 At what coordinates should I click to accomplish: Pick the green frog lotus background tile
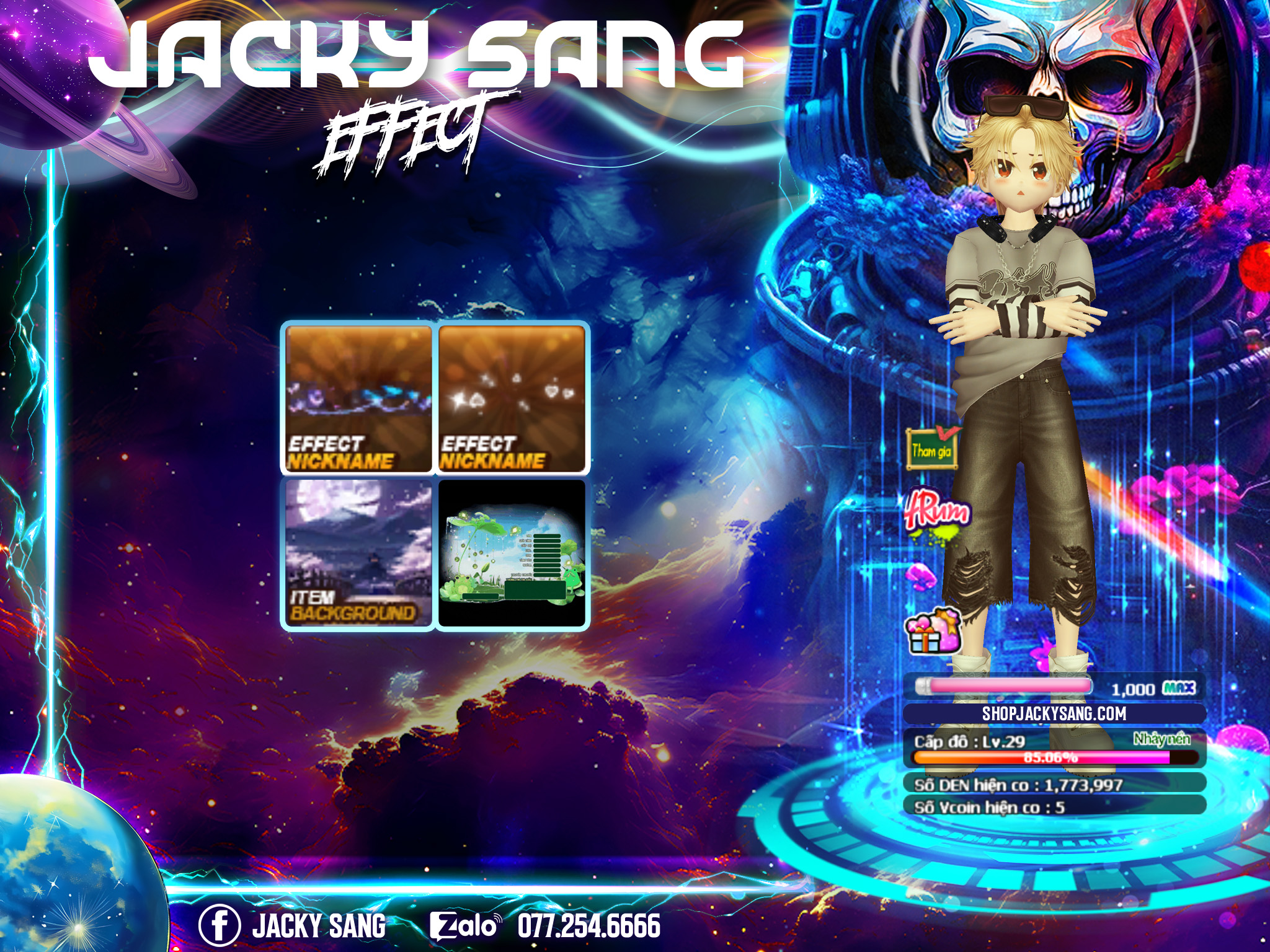pyautogui.click(x=512, y=552)
